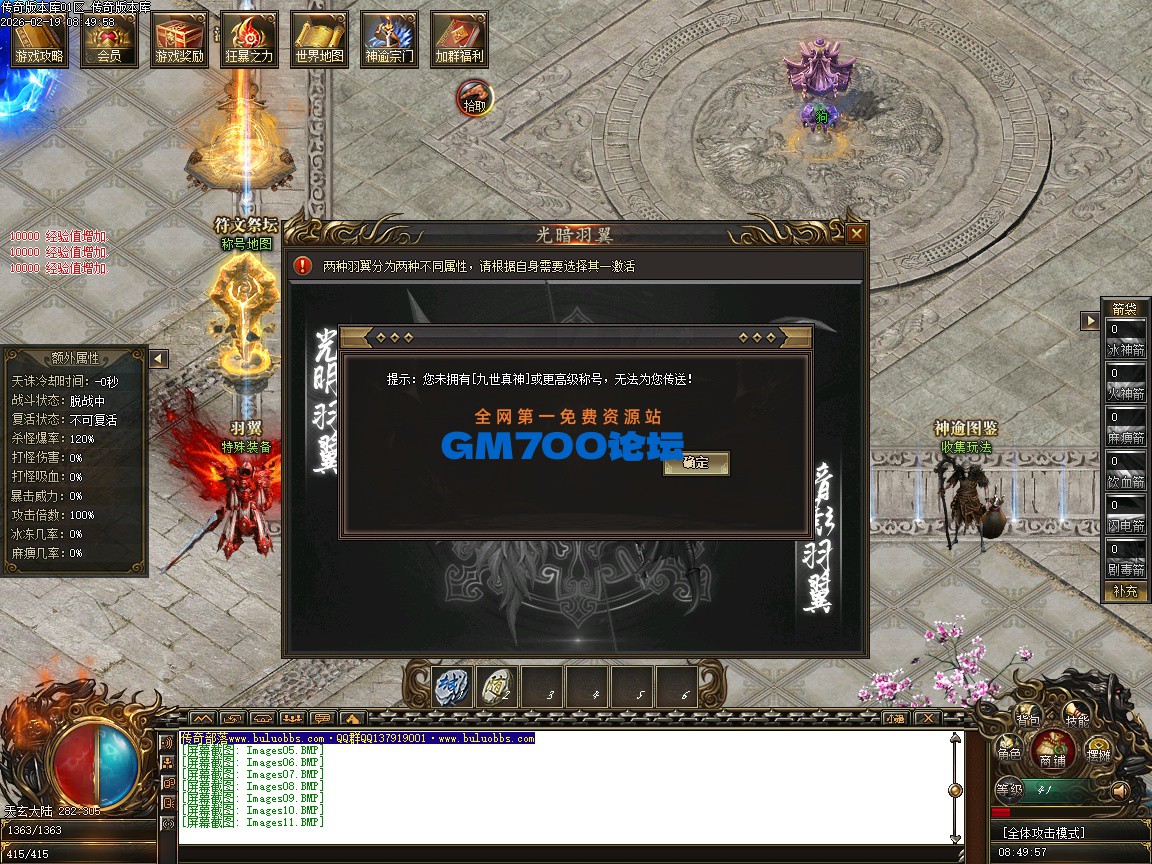Click the 拾取 pickup button
Image resolution: width=1152 pixels, height=864 pixels.
click(x=475, y=98)
